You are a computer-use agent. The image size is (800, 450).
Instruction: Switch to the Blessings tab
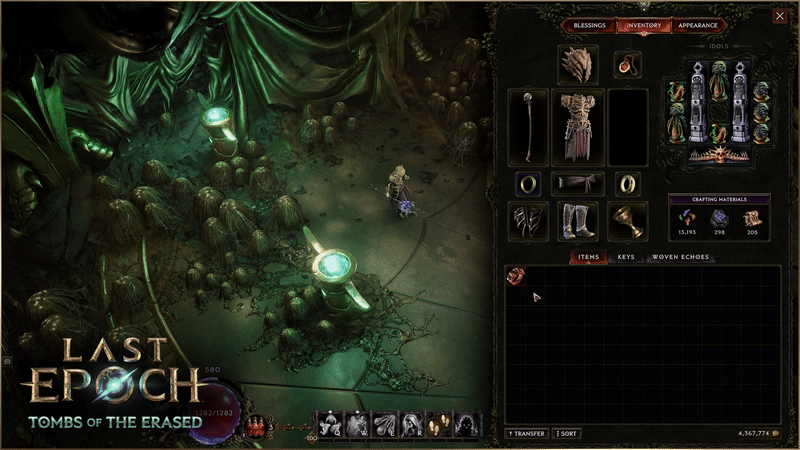pyautogui.click(x=589, y=25)
